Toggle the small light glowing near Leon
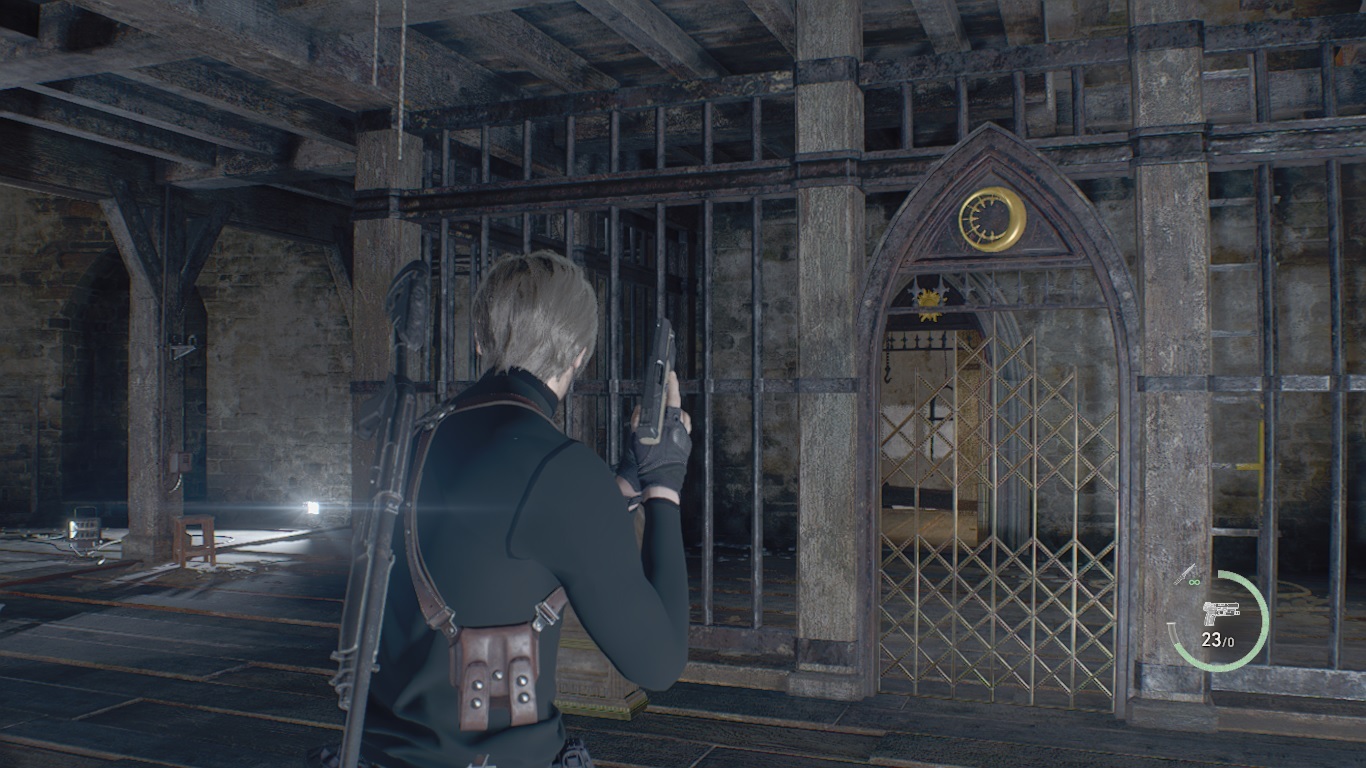 (310, 510)
